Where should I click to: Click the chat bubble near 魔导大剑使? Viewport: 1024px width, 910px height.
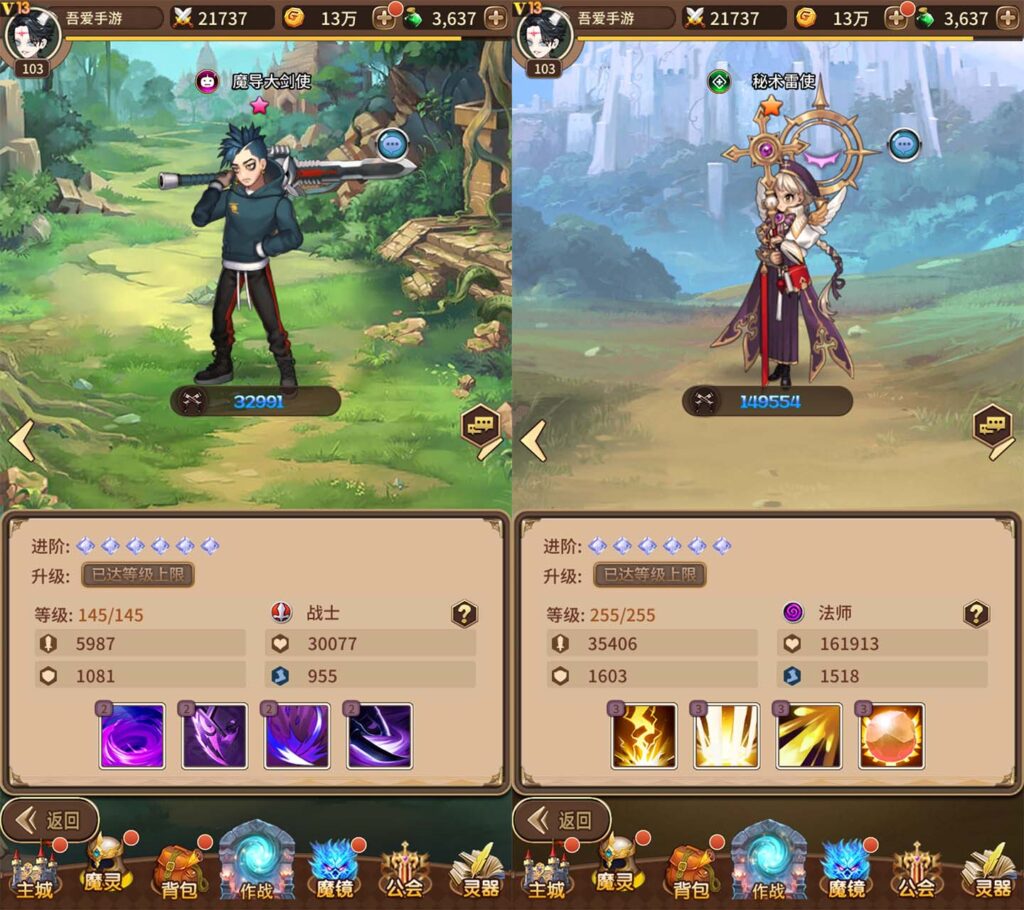click(x=392, y=144)
